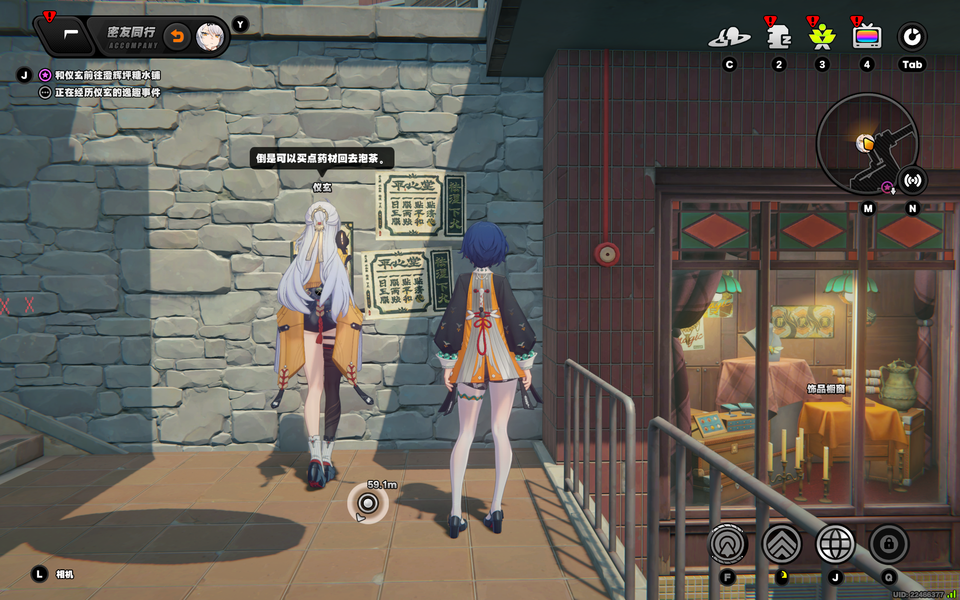This screenshot has width=960, height=600.
Task: Click the circular swirl icon at top right
Action: pyautogui.click(x=912, y=38)
